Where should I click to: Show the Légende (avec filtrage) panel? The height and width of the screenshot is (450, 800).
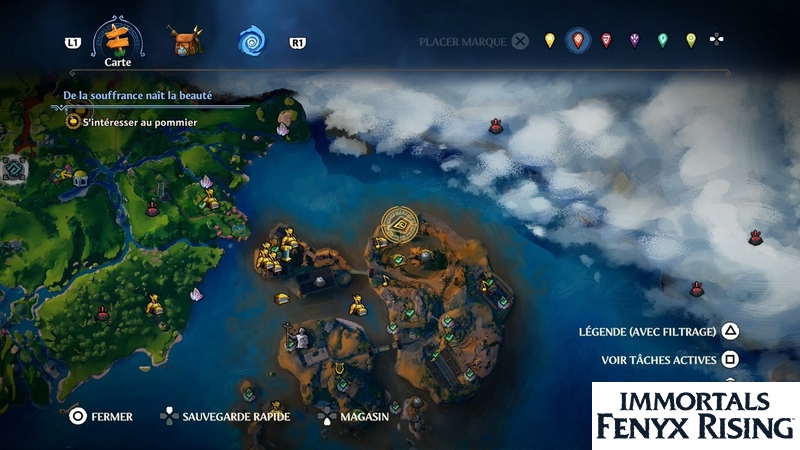pos(658,332)
